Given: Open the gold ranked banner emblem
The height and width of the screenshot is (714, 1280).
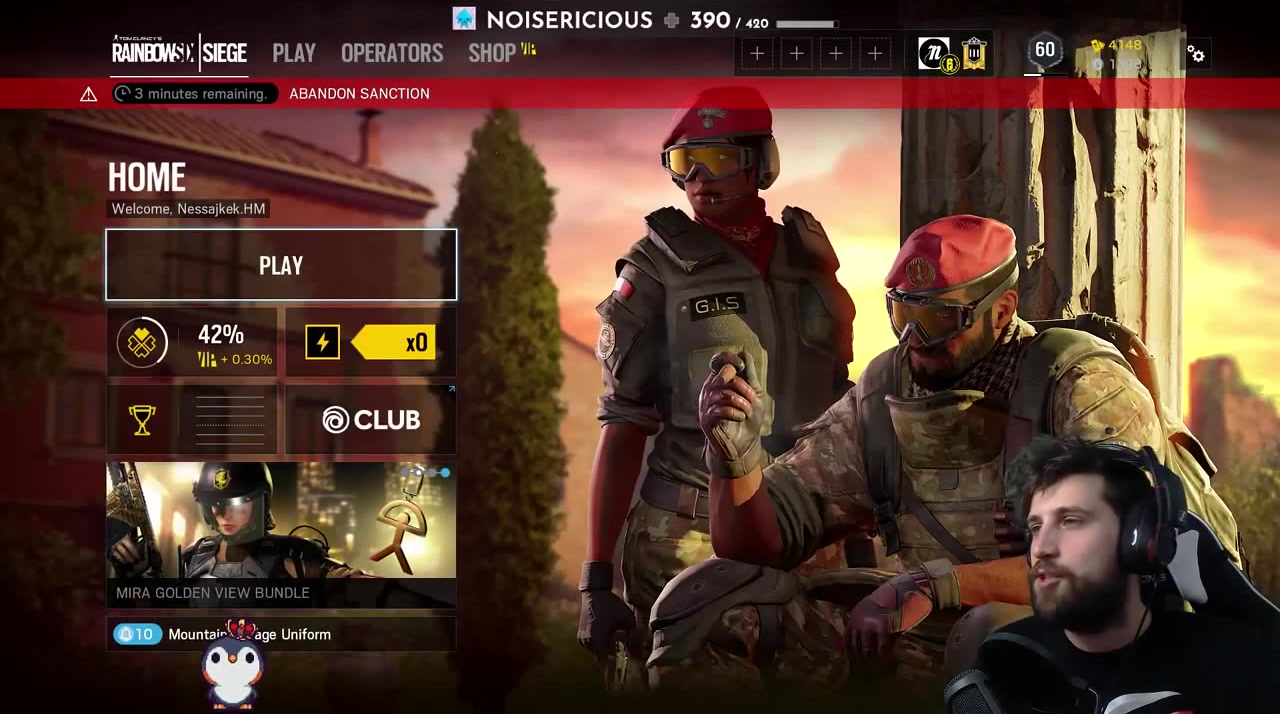Looking at the screenshot, I should coord(974,54).
